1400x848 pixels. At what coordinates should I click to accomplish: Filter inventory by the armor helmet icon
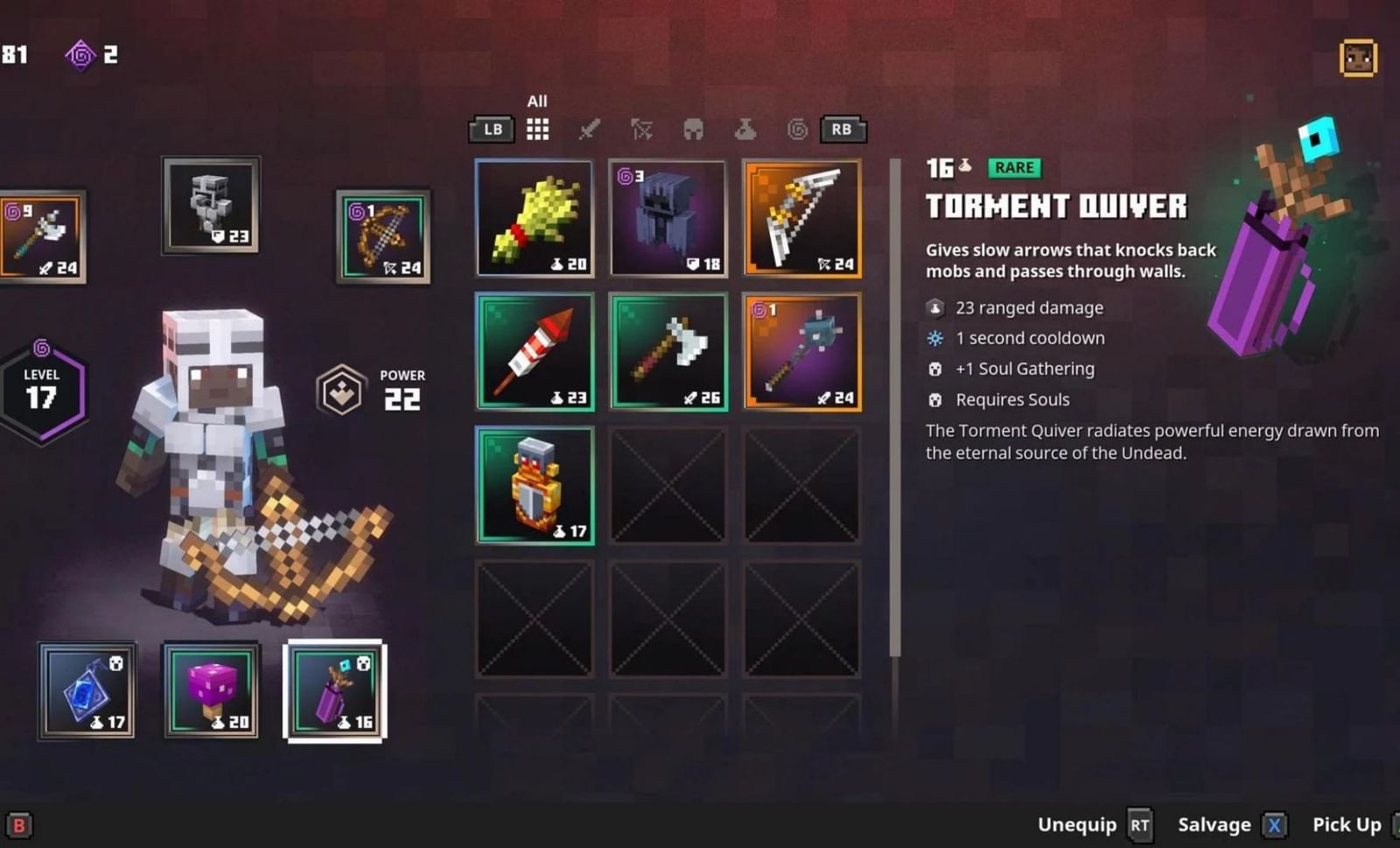[694, 129]
